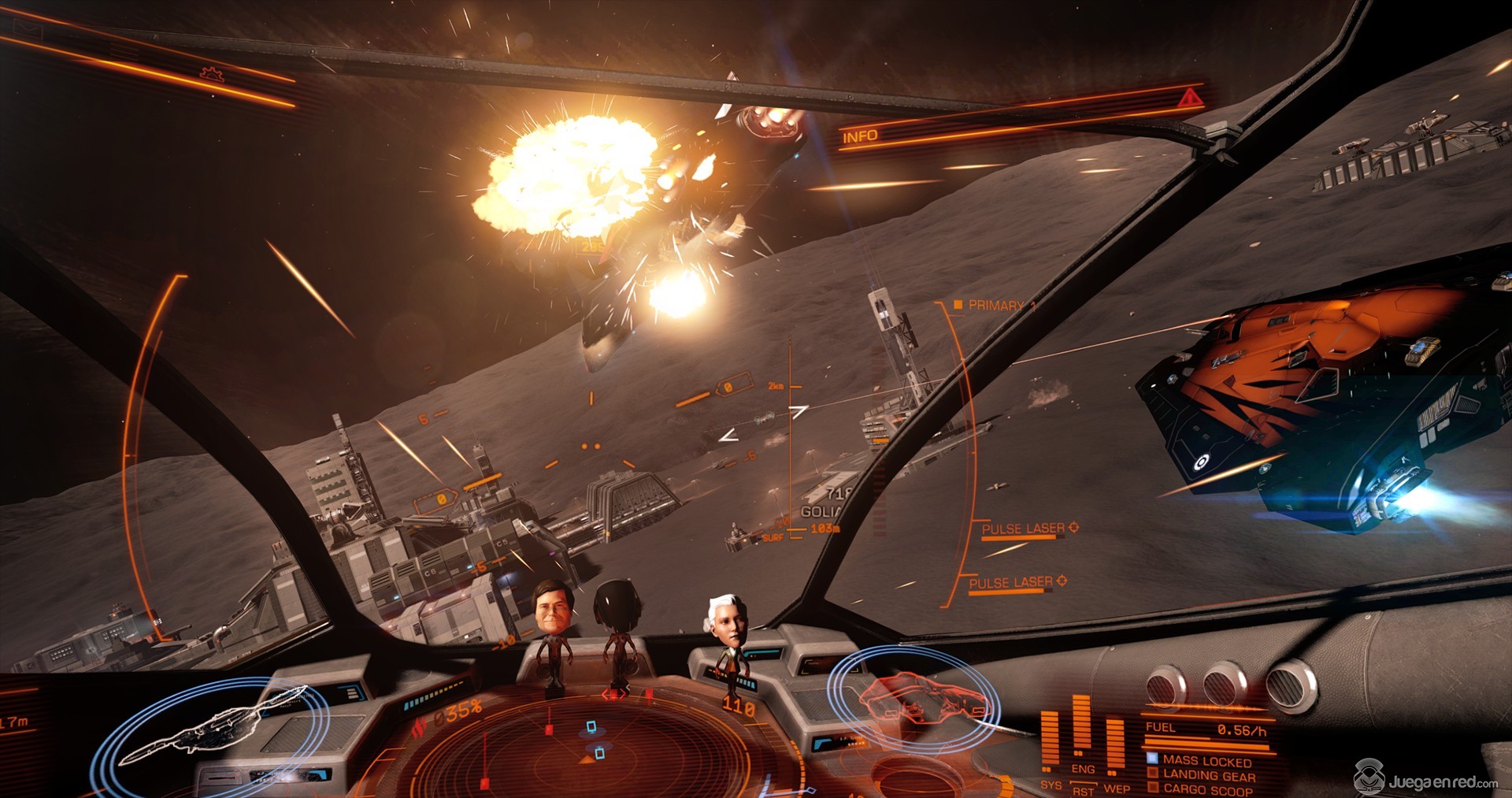
Task: Open the INFO panel header
Action: (x=860, y=136)
